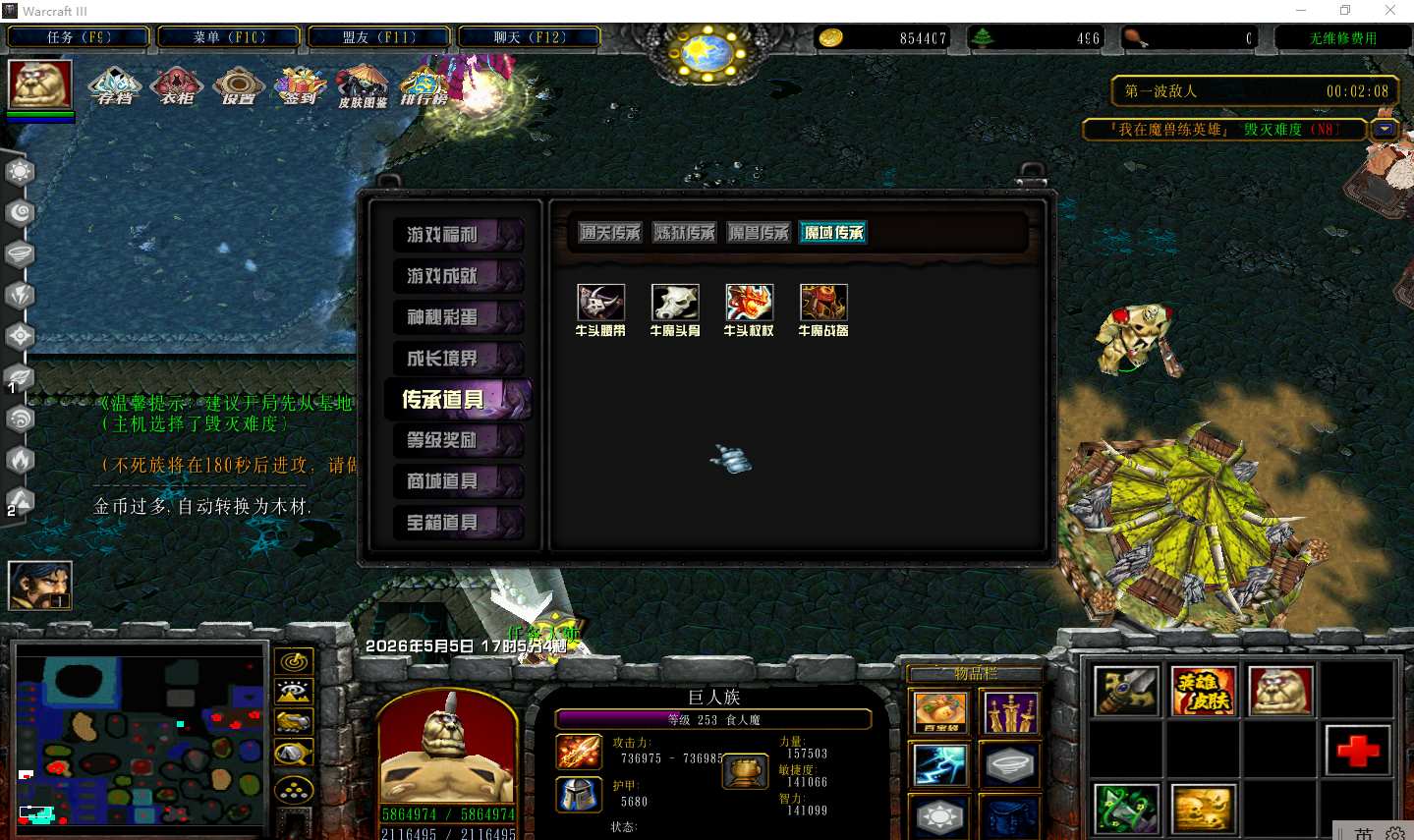1414x840 pixels.
Task: Select the 牛头腰带 item
Action: click(600, 304)
